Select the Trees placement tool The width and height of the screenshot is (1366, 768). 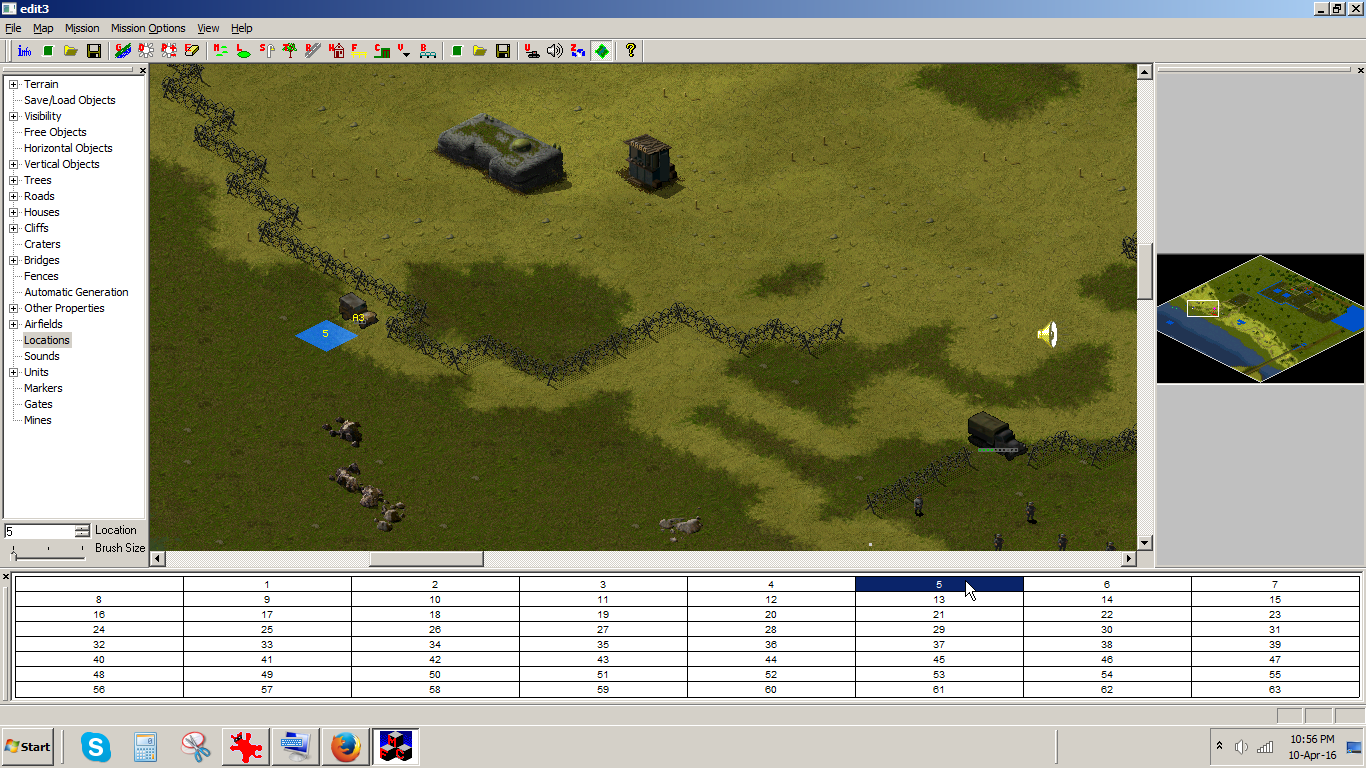click(x=291, y=51)
